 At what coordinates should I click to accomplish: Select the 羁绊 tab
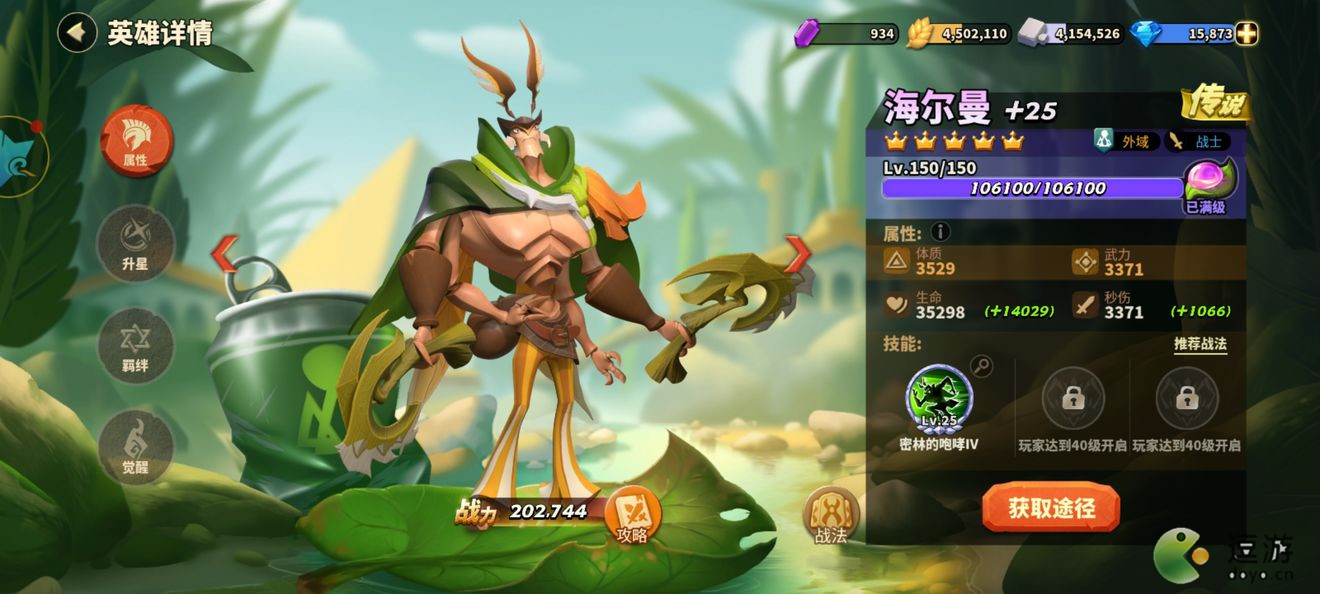tap(136, 346)
